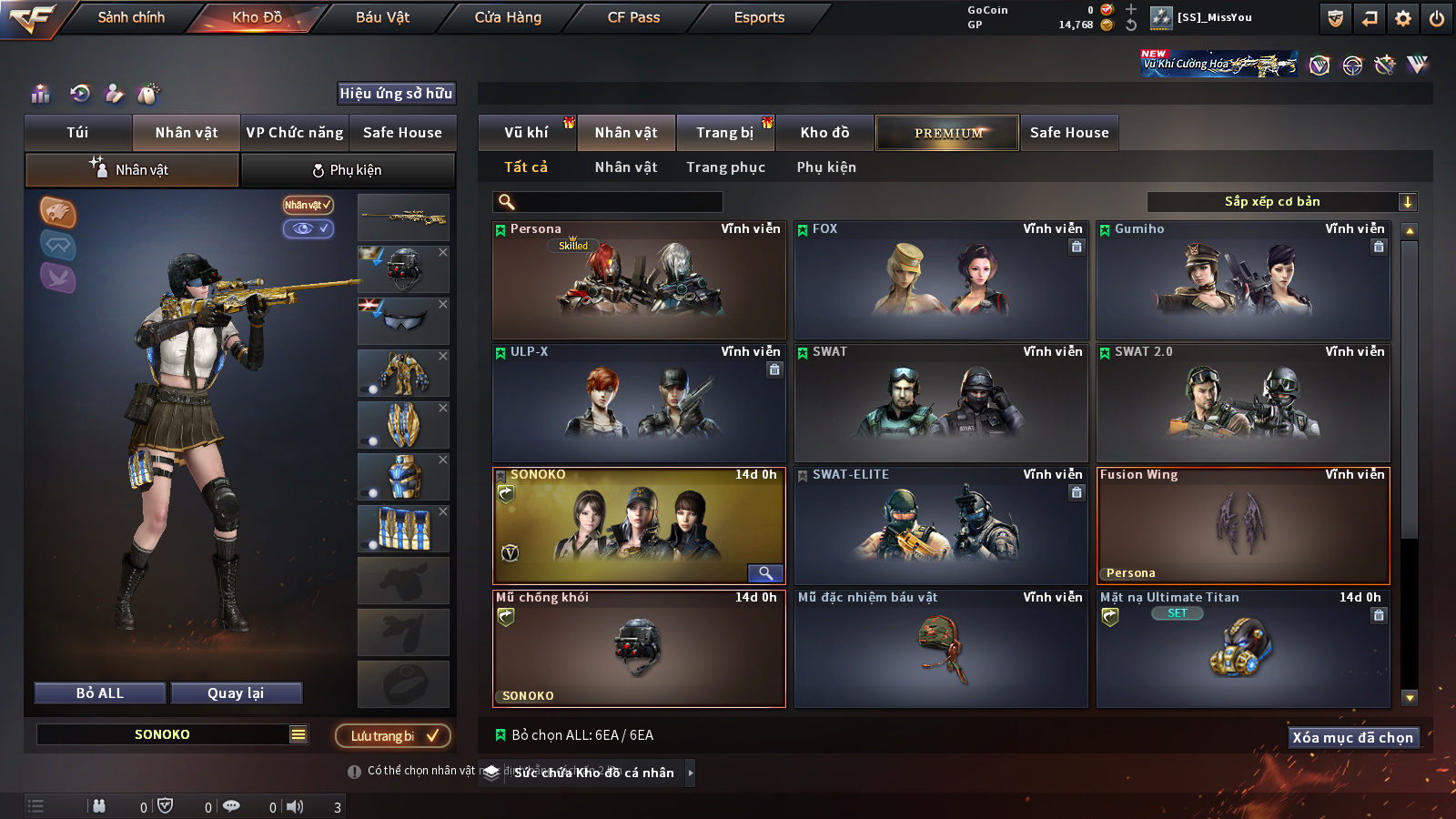The height and width of the screenshot is (819, 1456).
Task: Click Xóa mục đã chọn button
Action: click(x=1352, y=738)
